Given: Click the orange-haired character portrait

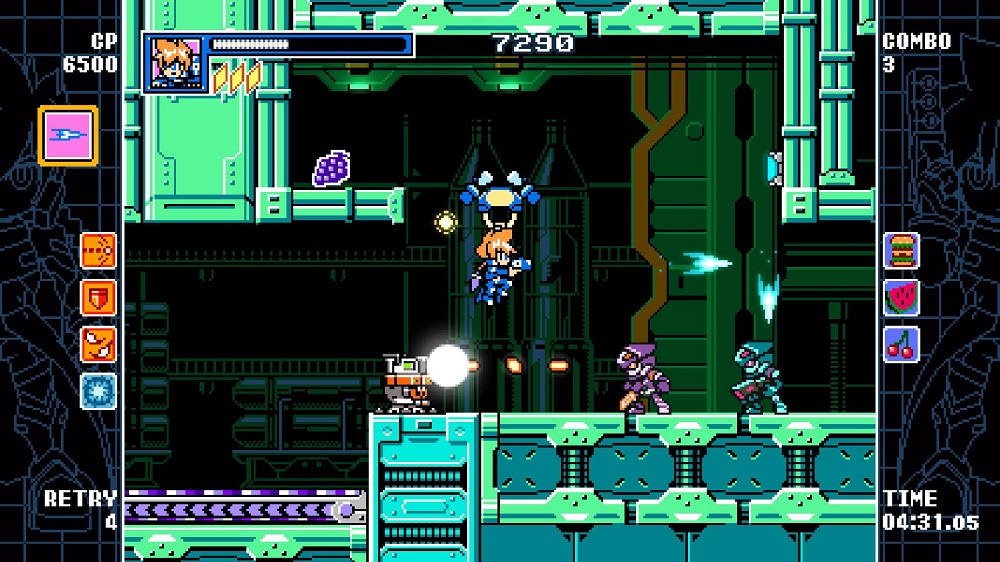Looking at the screenshot, I should [x=174, y=63].
